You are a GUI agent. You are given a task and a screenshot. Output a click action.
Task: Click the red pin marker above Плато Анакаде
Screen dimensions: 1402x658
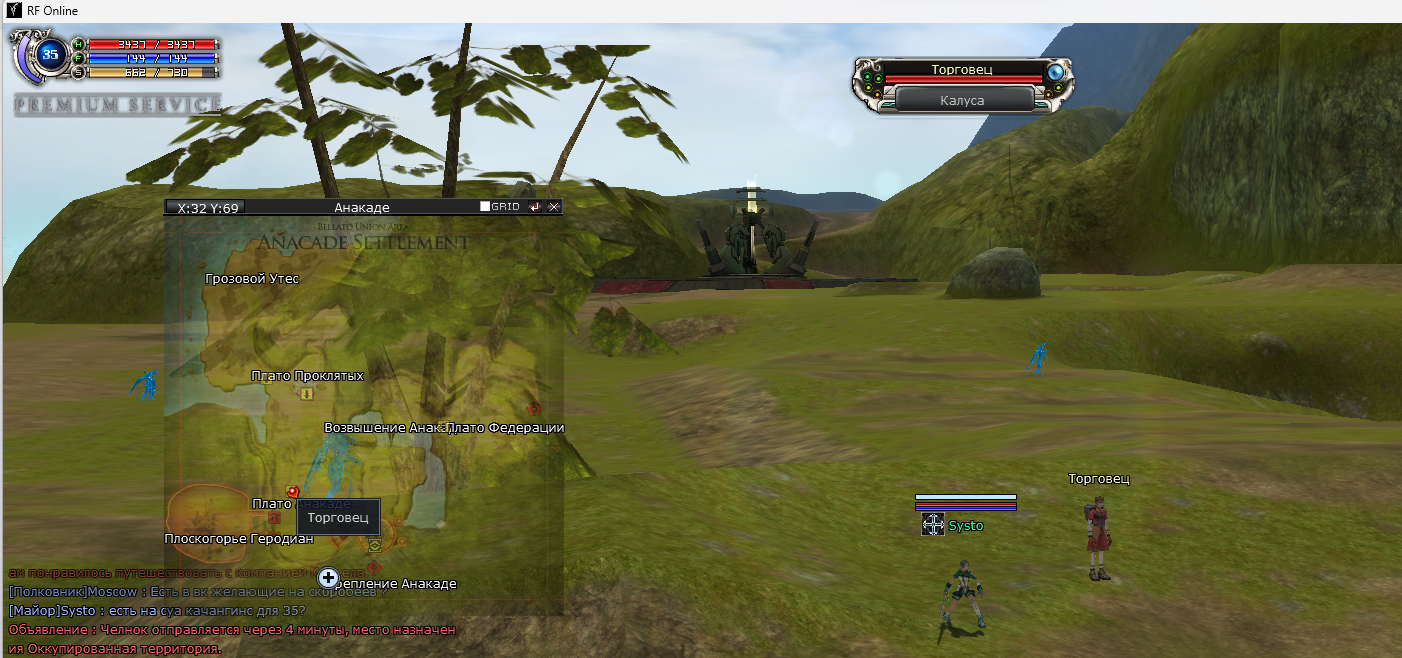(292, 491)
